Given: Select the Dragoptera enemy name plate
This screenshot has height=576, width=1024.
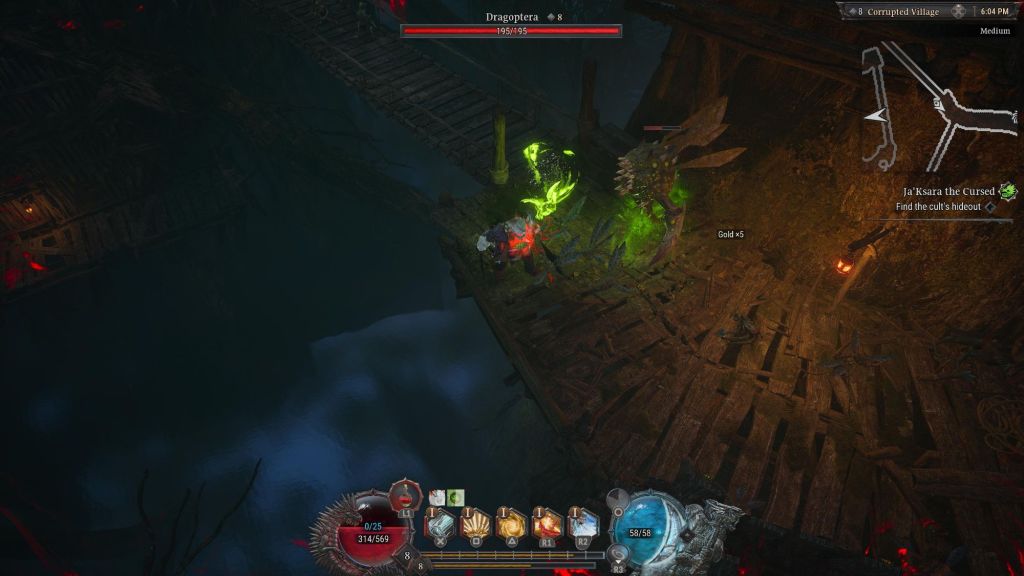Looking at the screenshot, I should click(x=511, y=17).
